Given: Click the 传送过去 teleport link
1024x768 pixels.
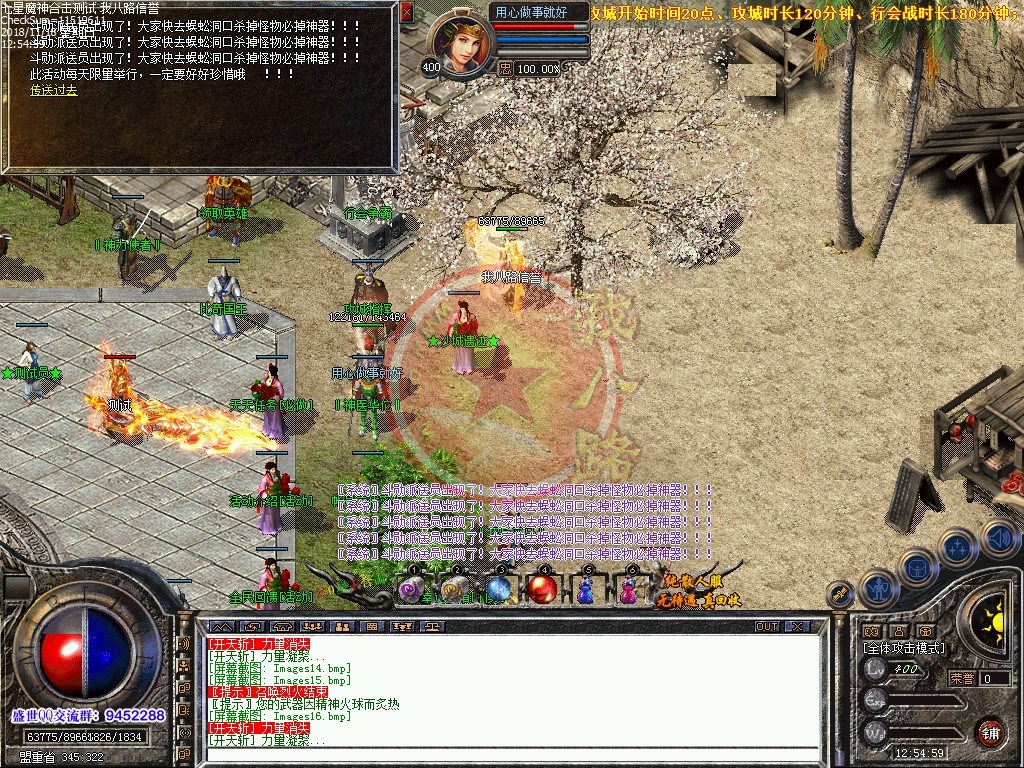Looking at the screenshot, I should pos(53,90).
